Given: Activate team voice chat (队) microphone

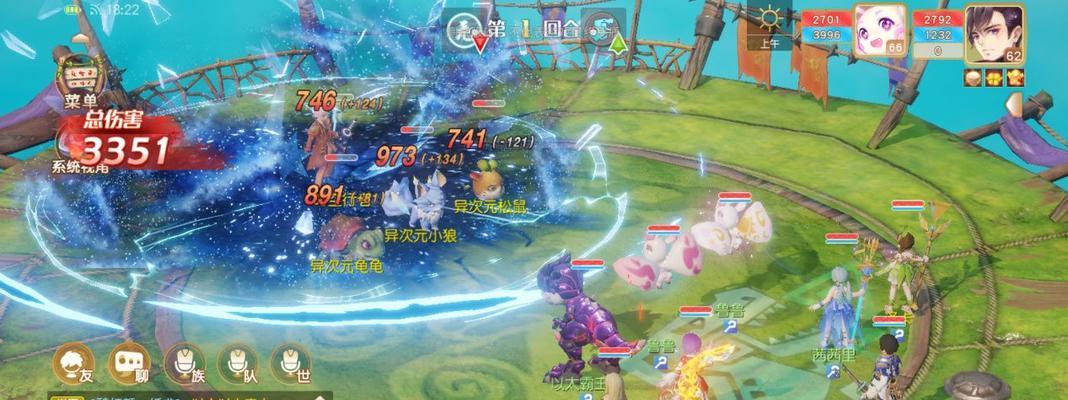Looking at the screenshot, I should 237,363.
